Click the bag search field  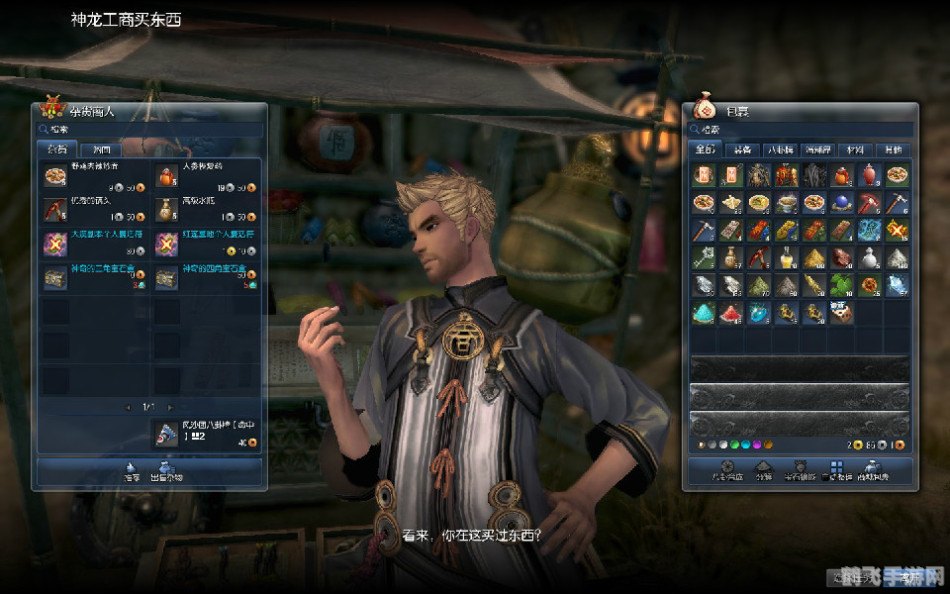800,129
